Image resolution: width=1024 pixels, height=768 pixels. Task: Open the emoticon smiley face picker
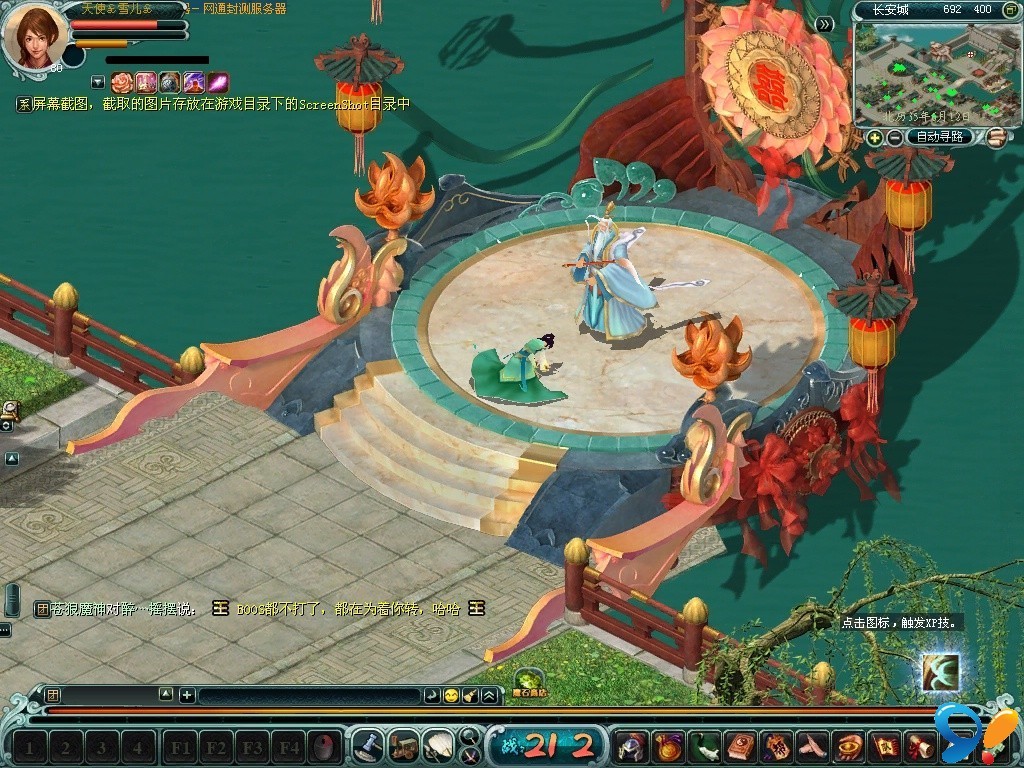tap(452, 695)
